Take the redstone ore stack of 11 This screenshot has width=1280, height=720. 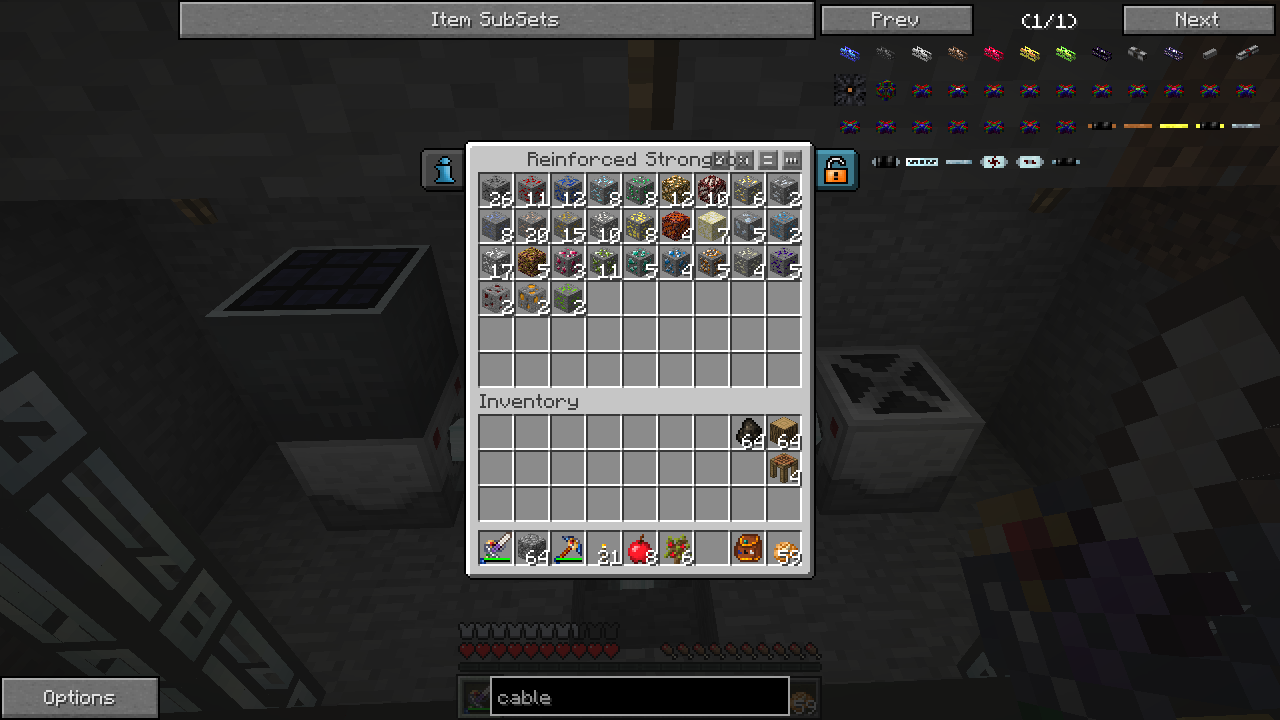(x=532, y=190)
